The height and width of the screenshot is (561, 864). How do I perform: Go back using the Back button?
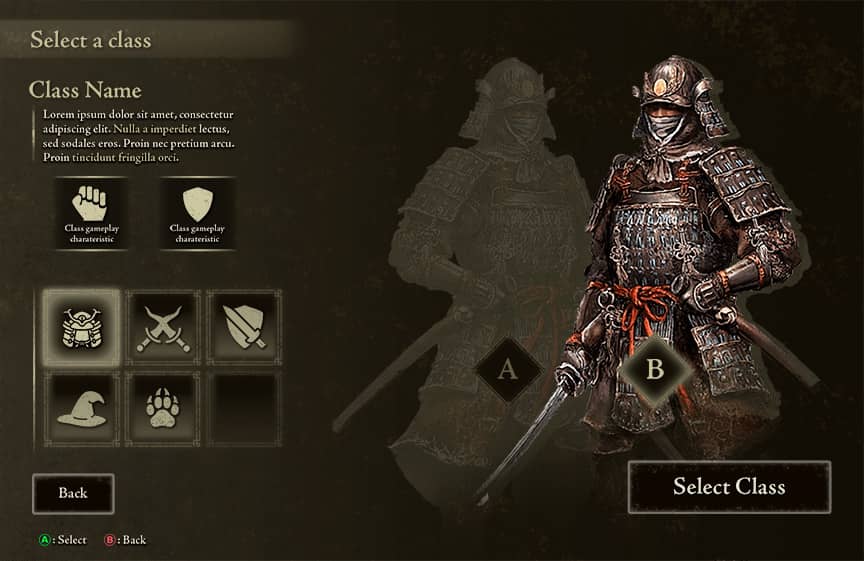(73, 493)
